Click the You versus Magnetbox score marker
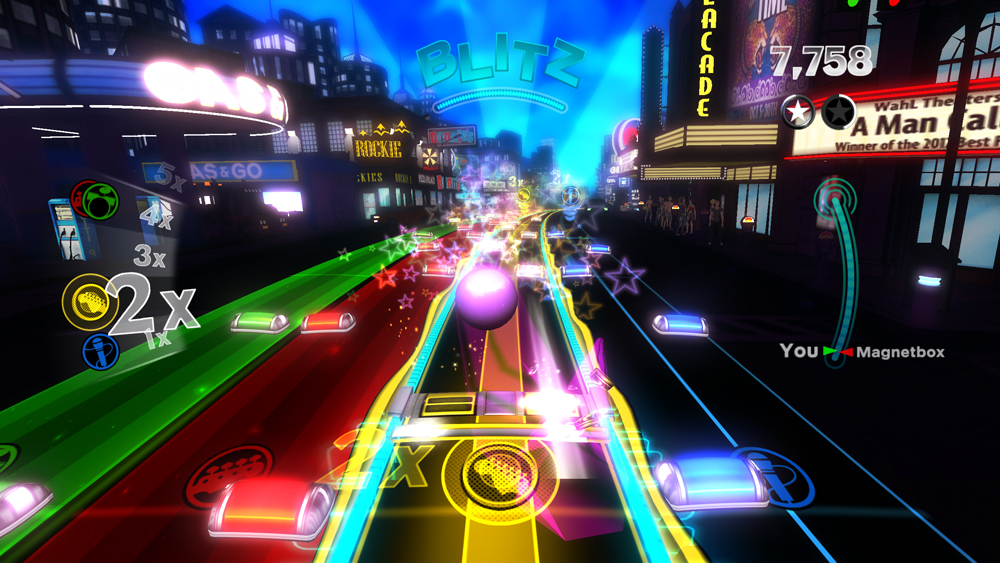 coord(837,352)
